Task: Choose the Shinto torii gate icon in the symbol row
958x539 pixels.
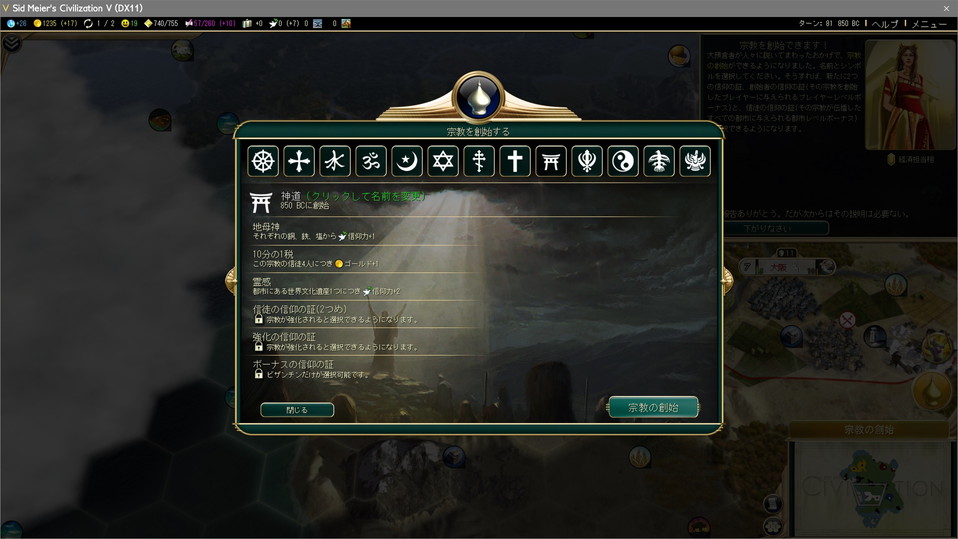Action: [551, 161]
